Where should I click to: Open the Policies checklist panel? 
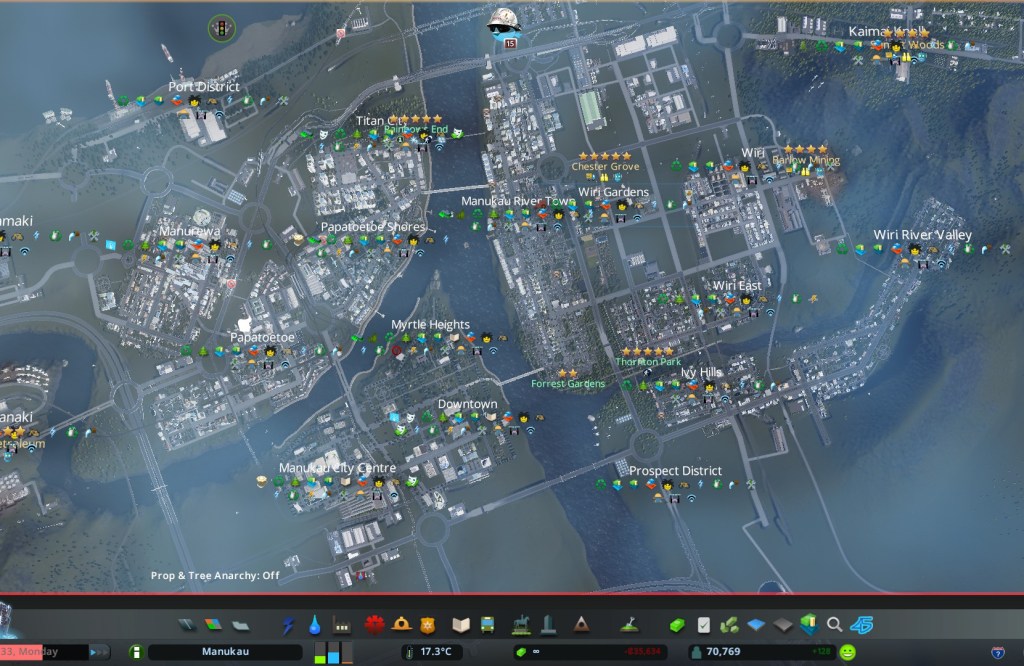click(x=703, y=625)
